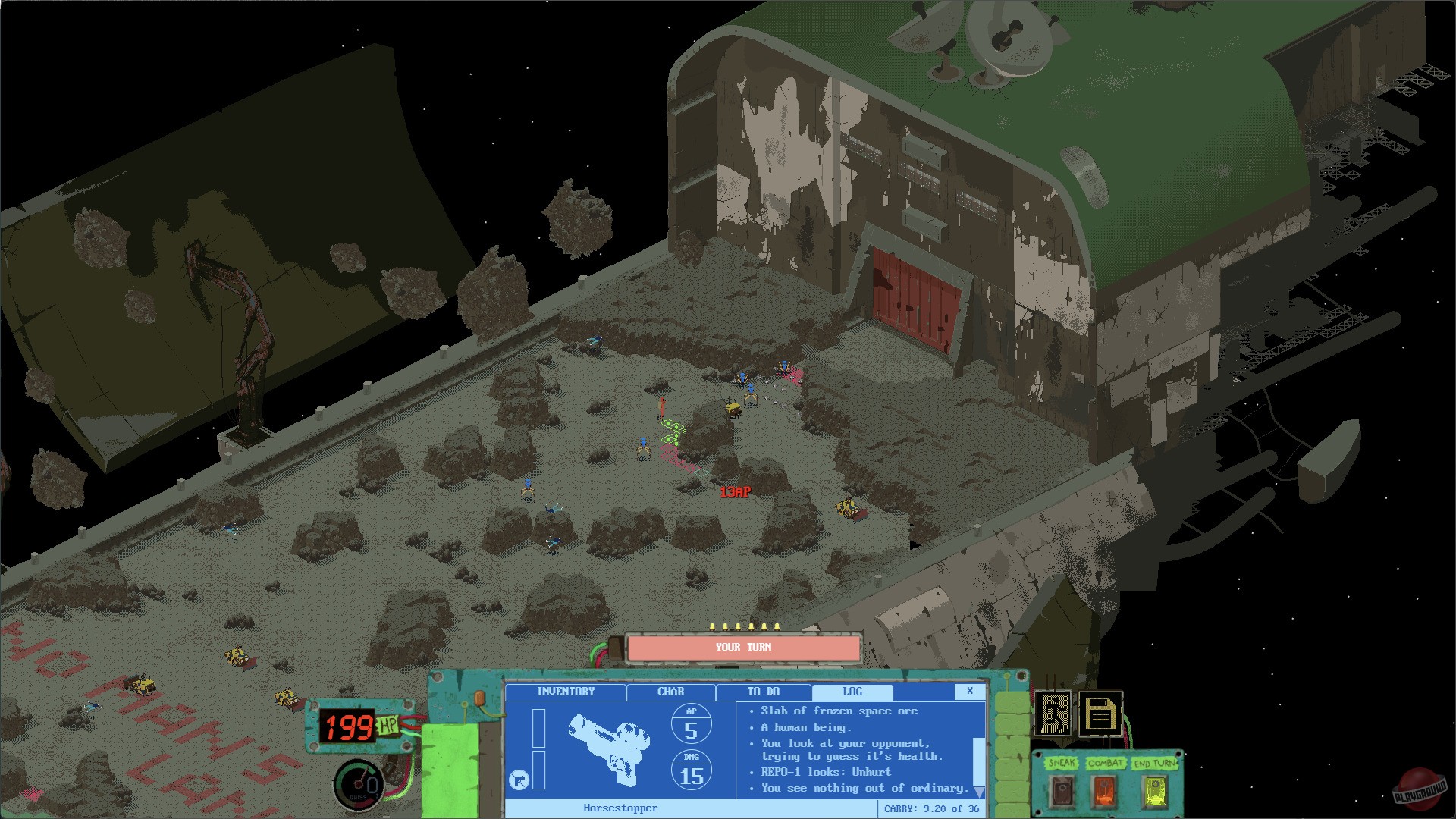Screen dimensions: 1456x819
Task: Click the floppy disk save icon
Action: [x=1100, y=714]
